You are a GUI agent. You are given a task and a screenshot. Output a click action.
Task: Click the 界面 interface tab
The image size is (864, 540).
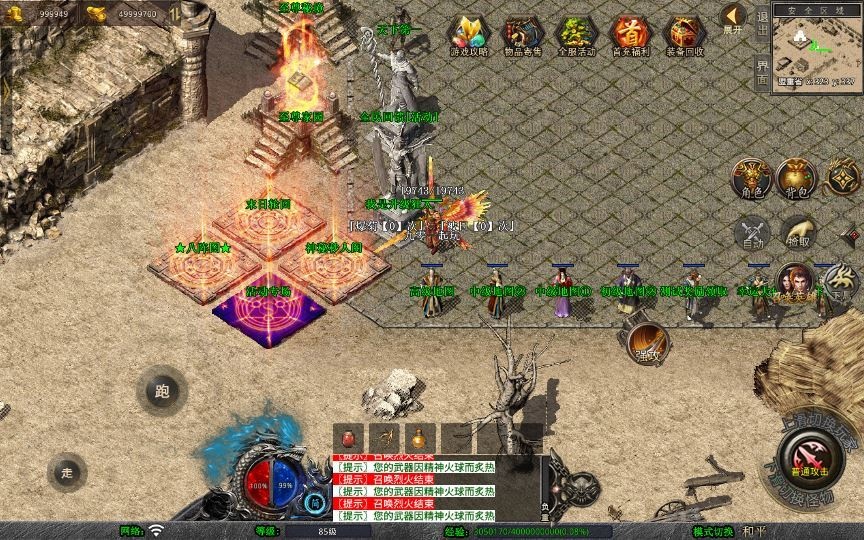coord(762,70)
